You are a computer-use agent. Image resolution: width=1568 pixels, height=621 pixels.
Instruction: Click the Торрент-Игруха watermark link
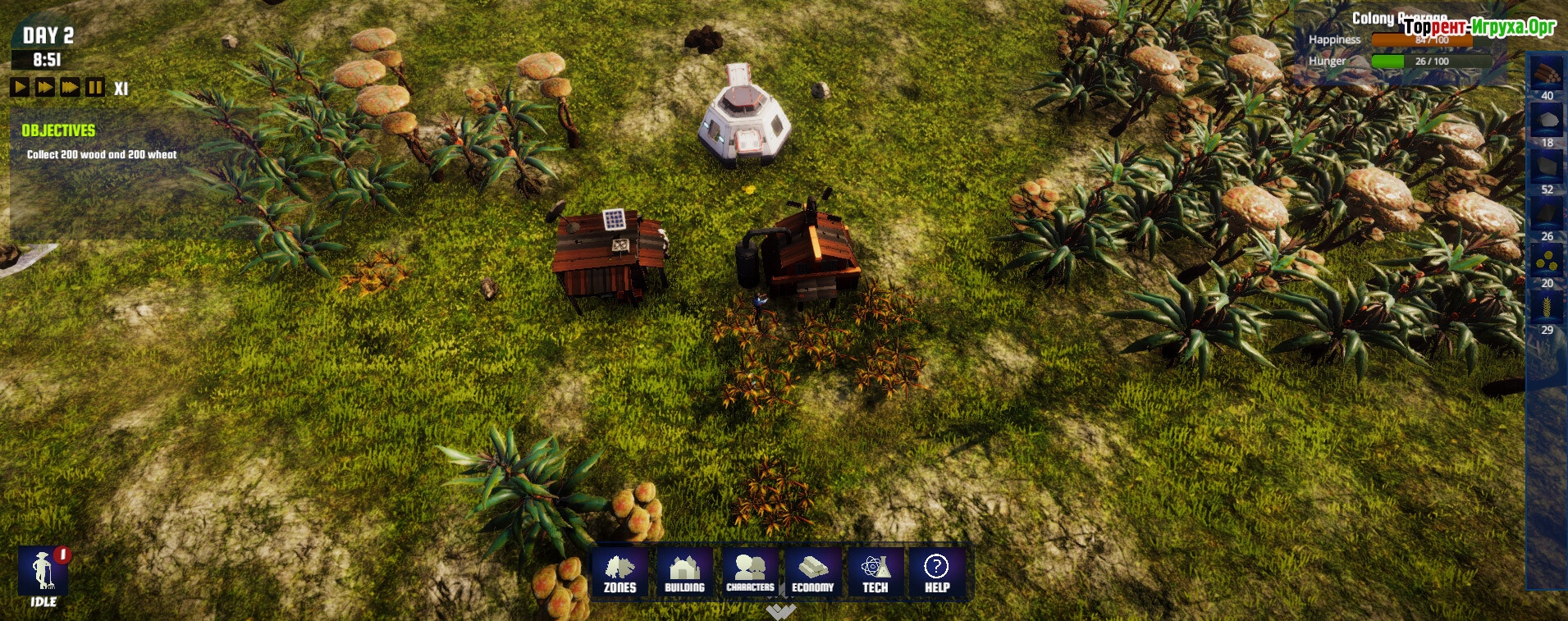[1479, 27]
